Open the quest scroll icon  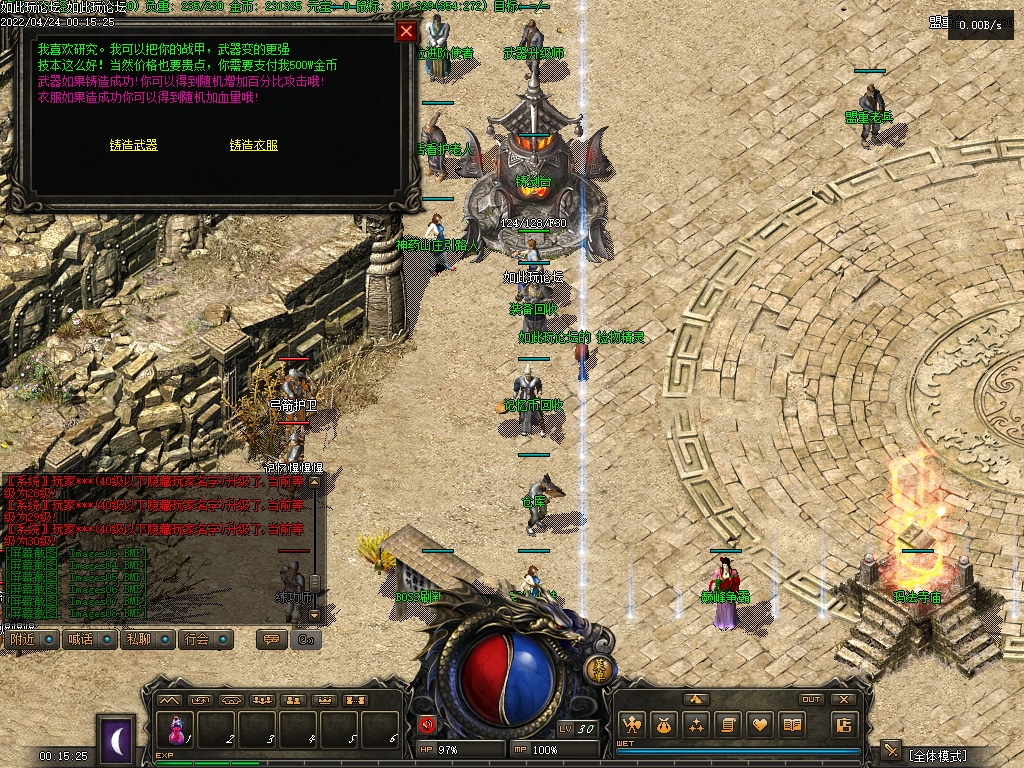point(729,725)
